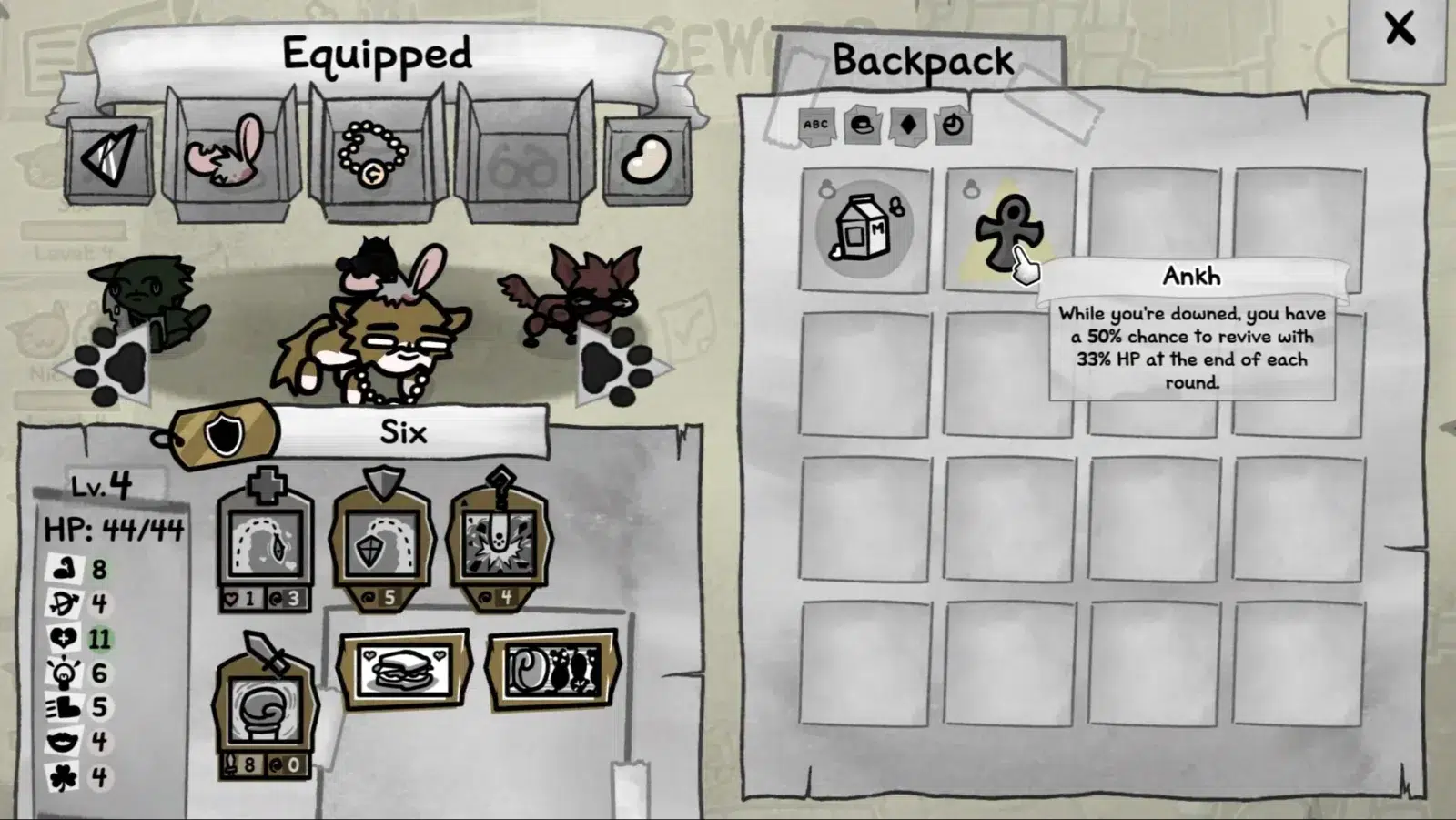Filter backpack by the hat icon
This screenshot has width=1456, height=820.
[x=862, y=125]
